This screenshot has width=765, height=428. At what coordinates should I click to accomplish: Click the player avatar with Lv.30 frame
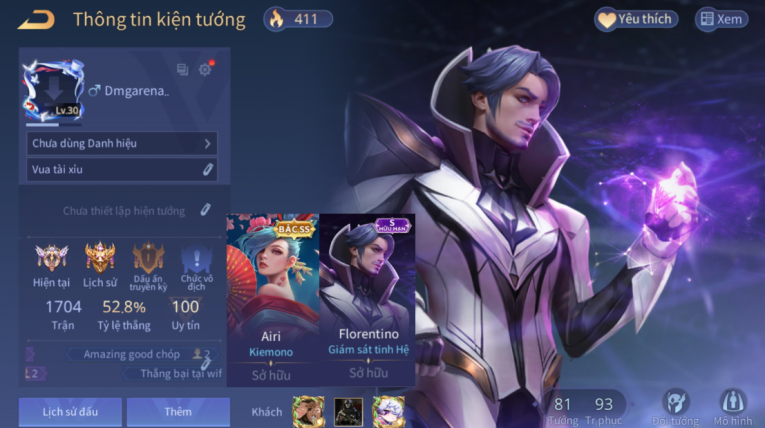click(53, 92)
